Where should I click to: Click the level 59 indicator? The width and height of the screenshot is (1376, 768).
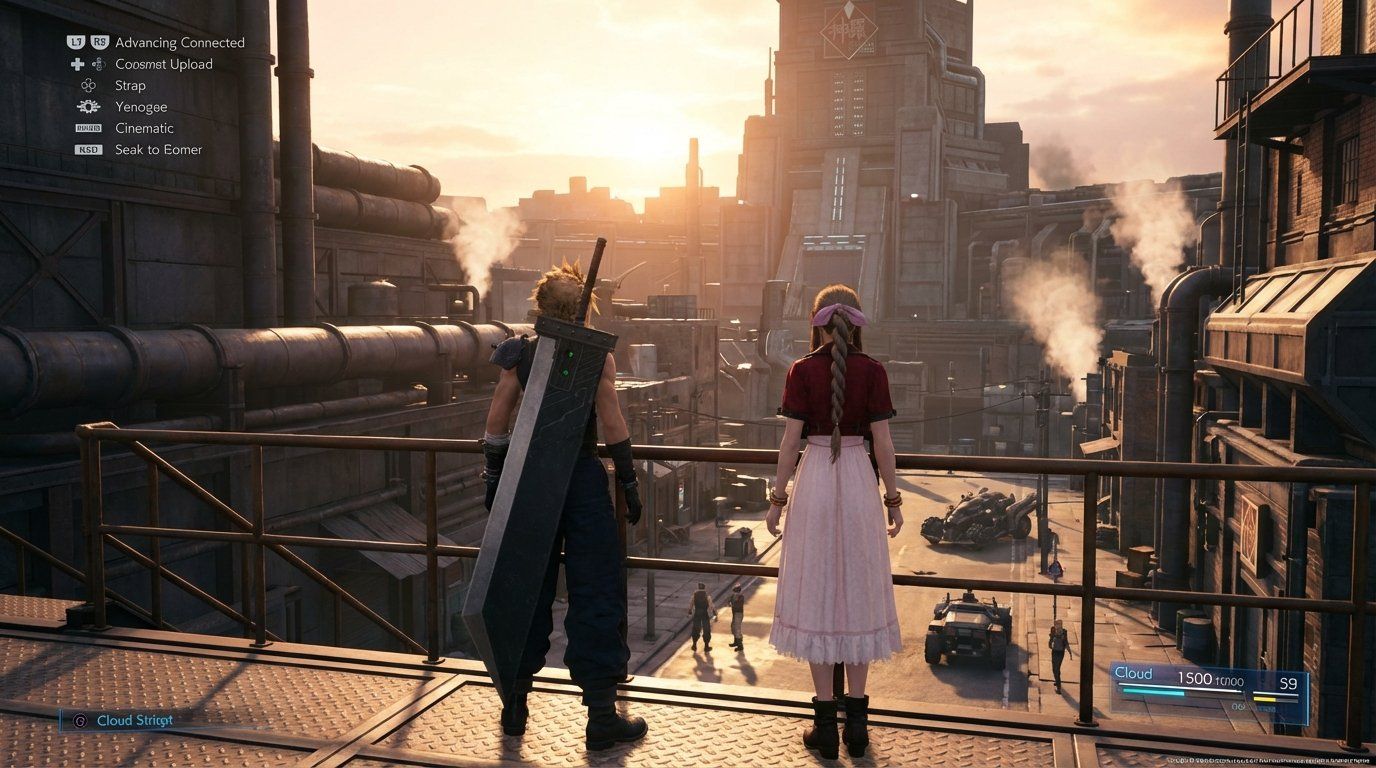point(1288,683)
